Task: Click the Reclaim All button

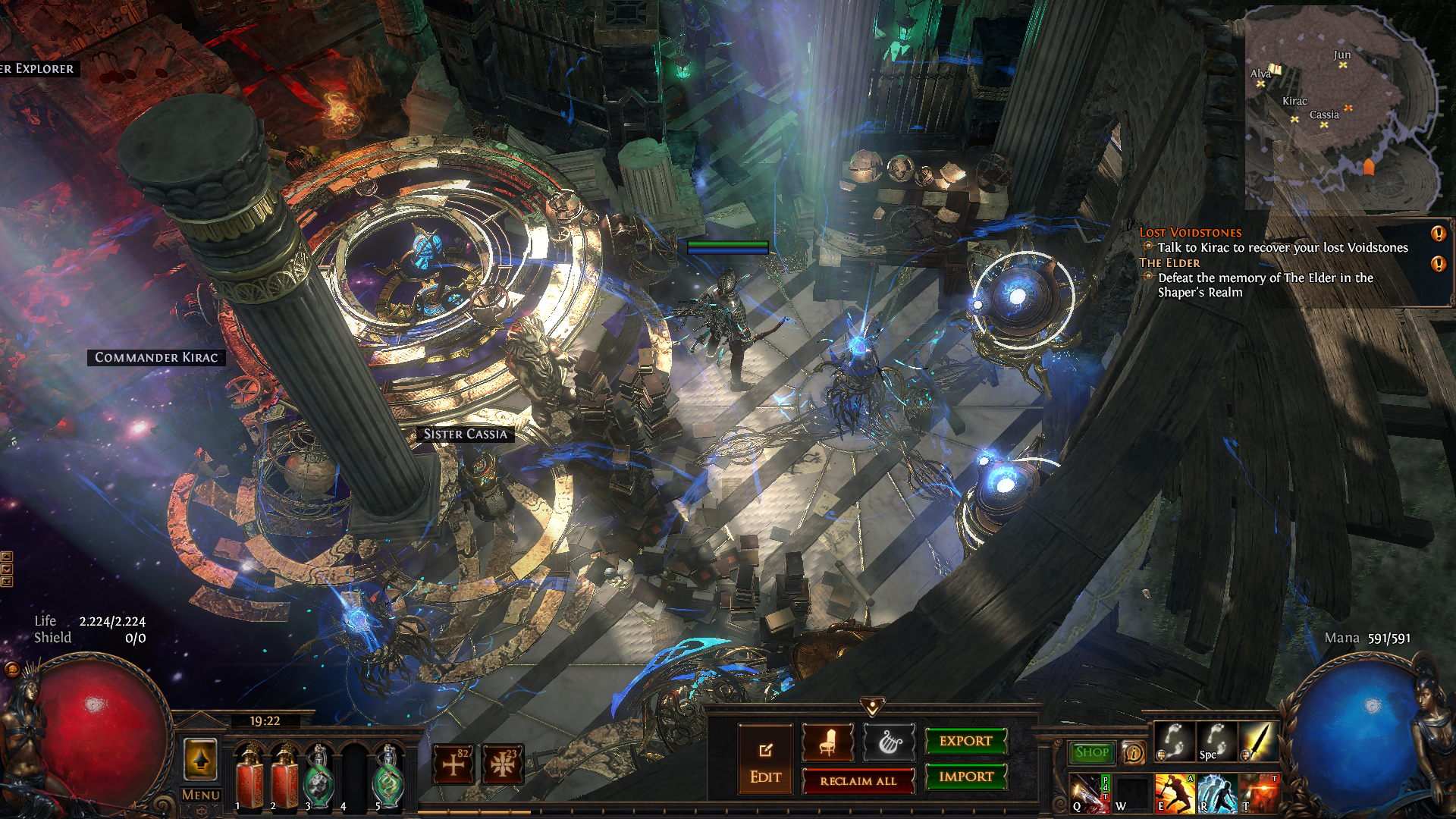Action: click(x=858, y=780)
